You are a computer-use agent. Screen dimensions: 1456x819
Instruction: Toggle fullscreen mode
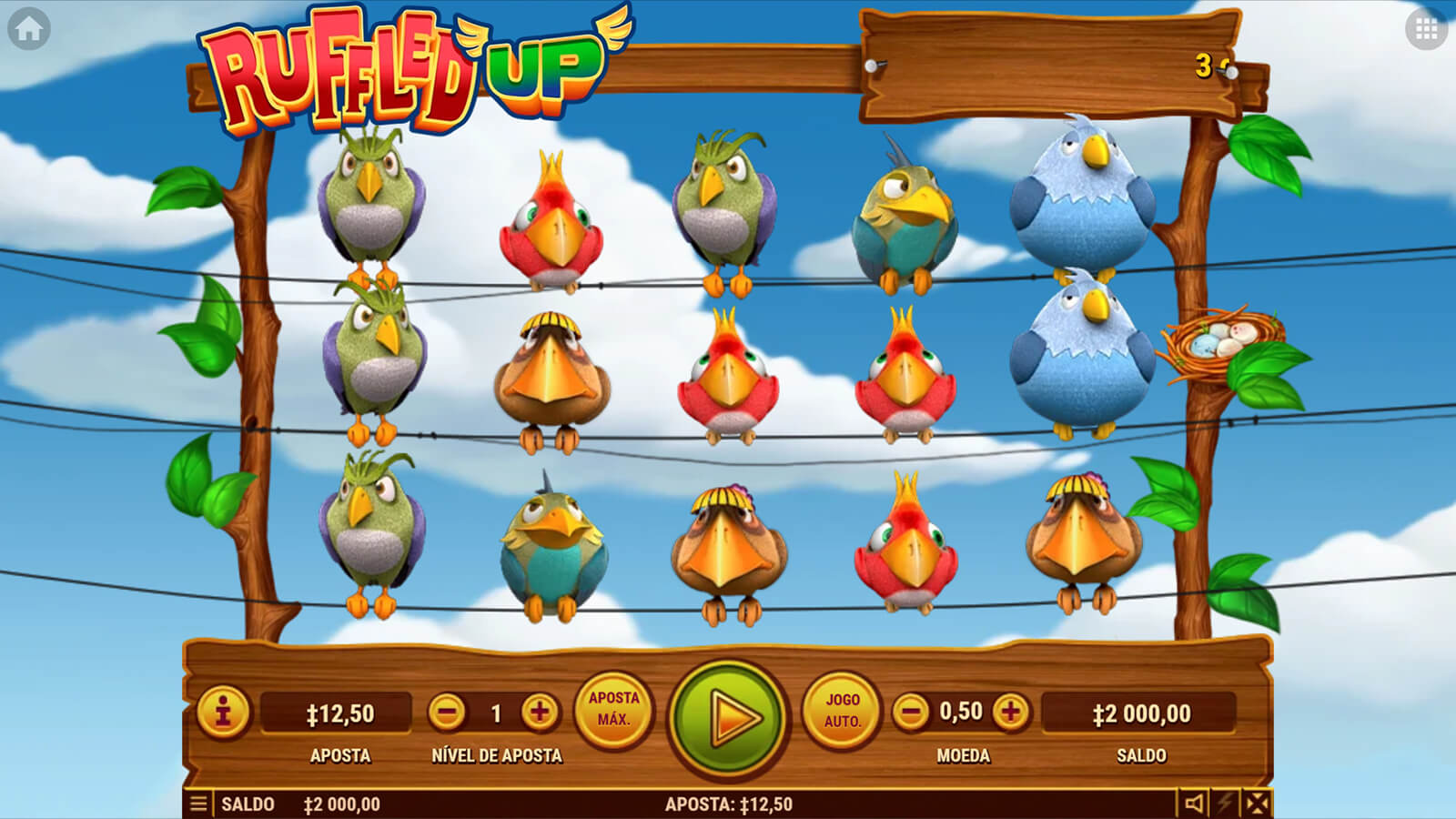click(x=1257, y=803)
